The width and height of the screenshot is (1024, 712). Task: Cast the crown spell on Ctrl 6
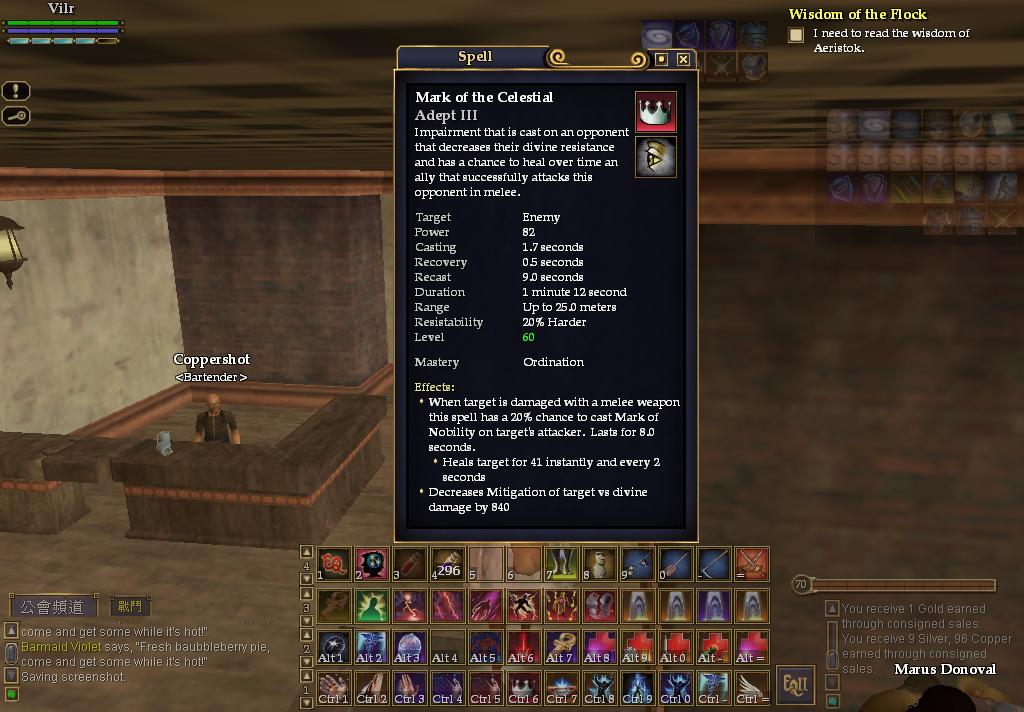[523, 686]
